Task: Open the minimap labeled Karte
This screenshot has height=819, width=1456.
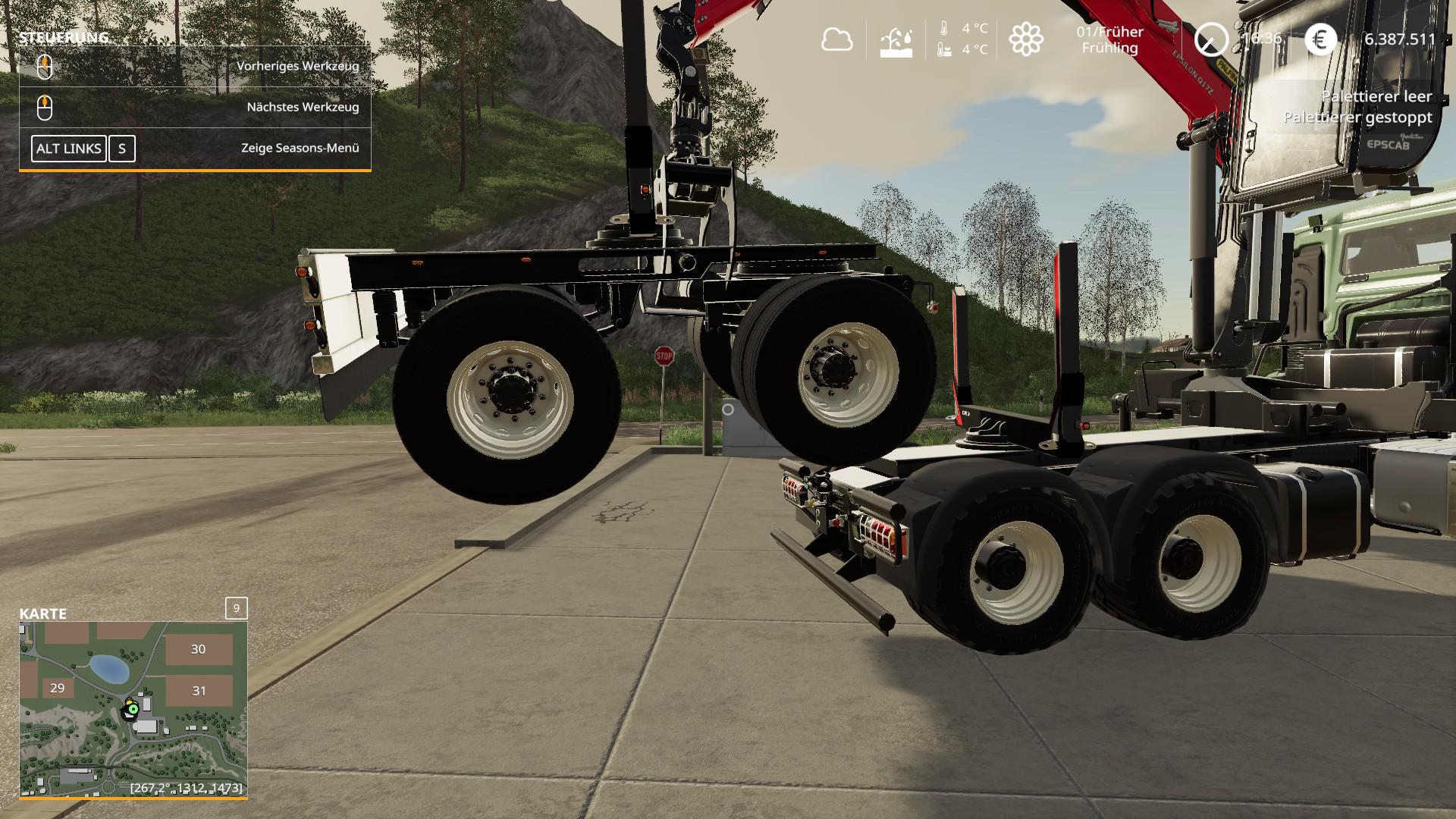Action: click(133, 708)
